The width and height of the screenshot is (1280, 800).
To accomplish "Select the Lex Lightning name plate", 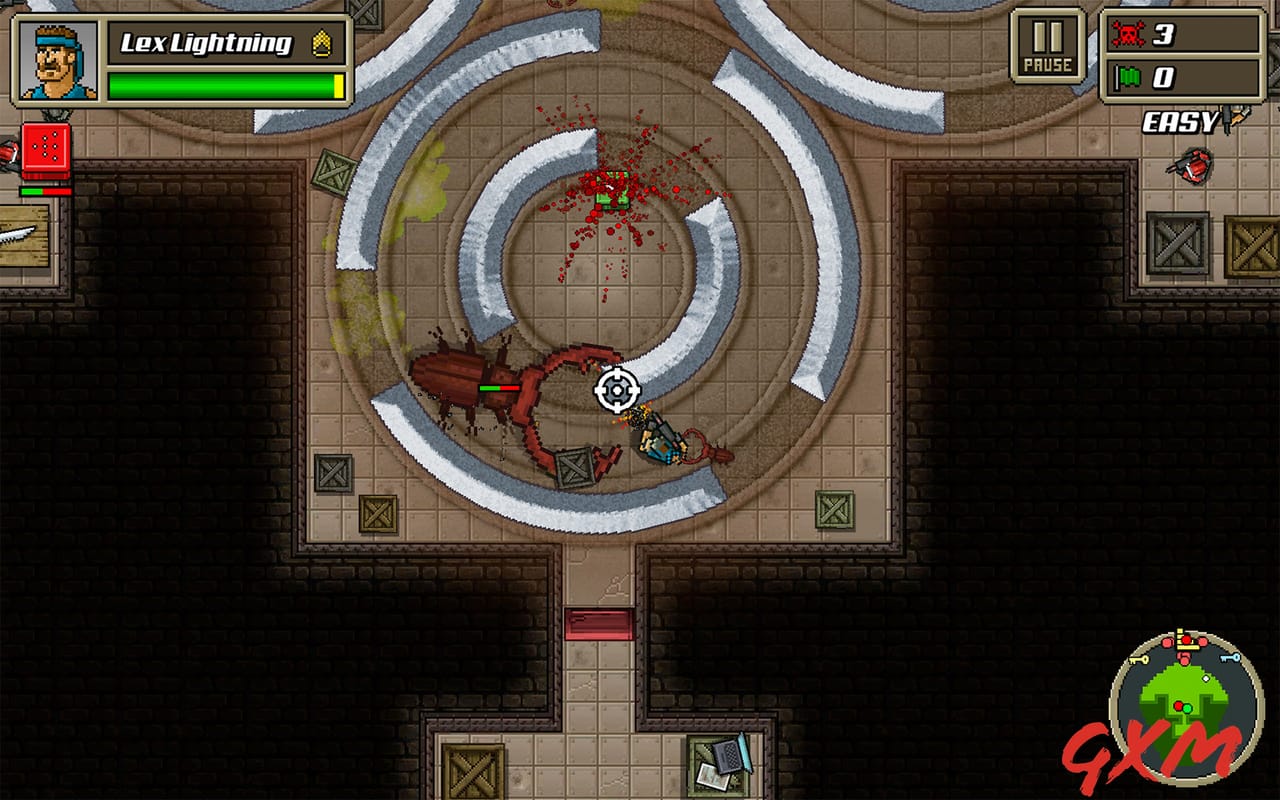I will 205,43.
